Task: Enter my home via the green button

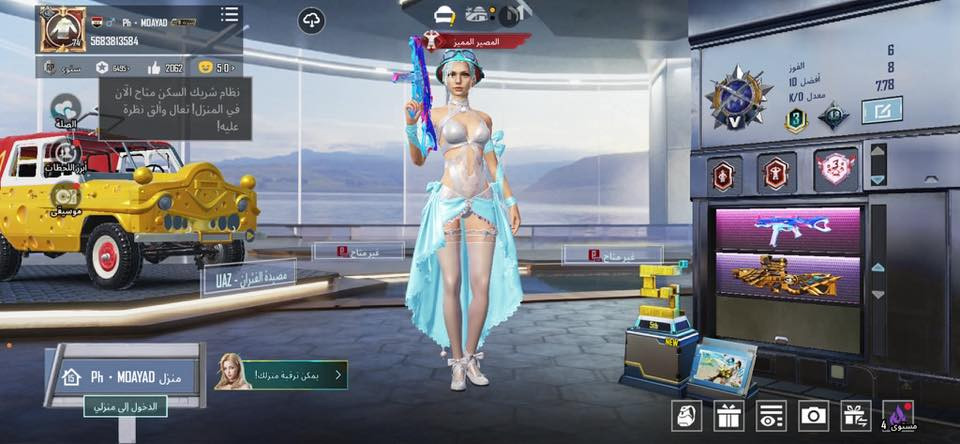Action: pos(125,406)
